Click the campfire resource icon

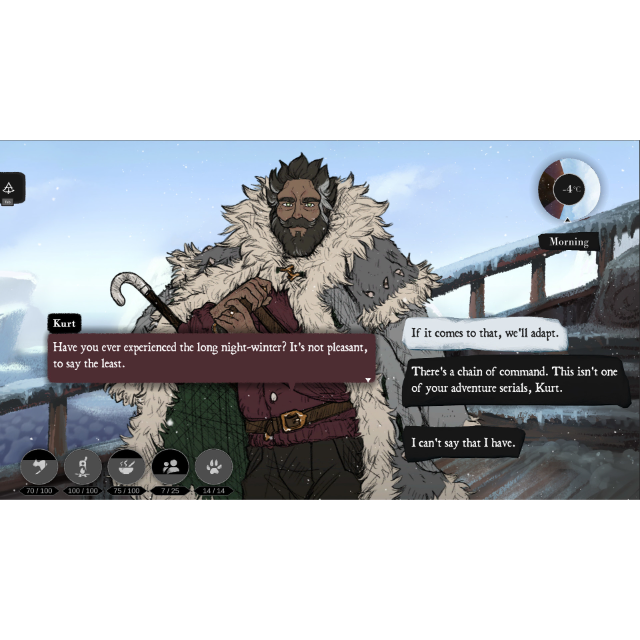pyautogui.click(x=82, y=466)
